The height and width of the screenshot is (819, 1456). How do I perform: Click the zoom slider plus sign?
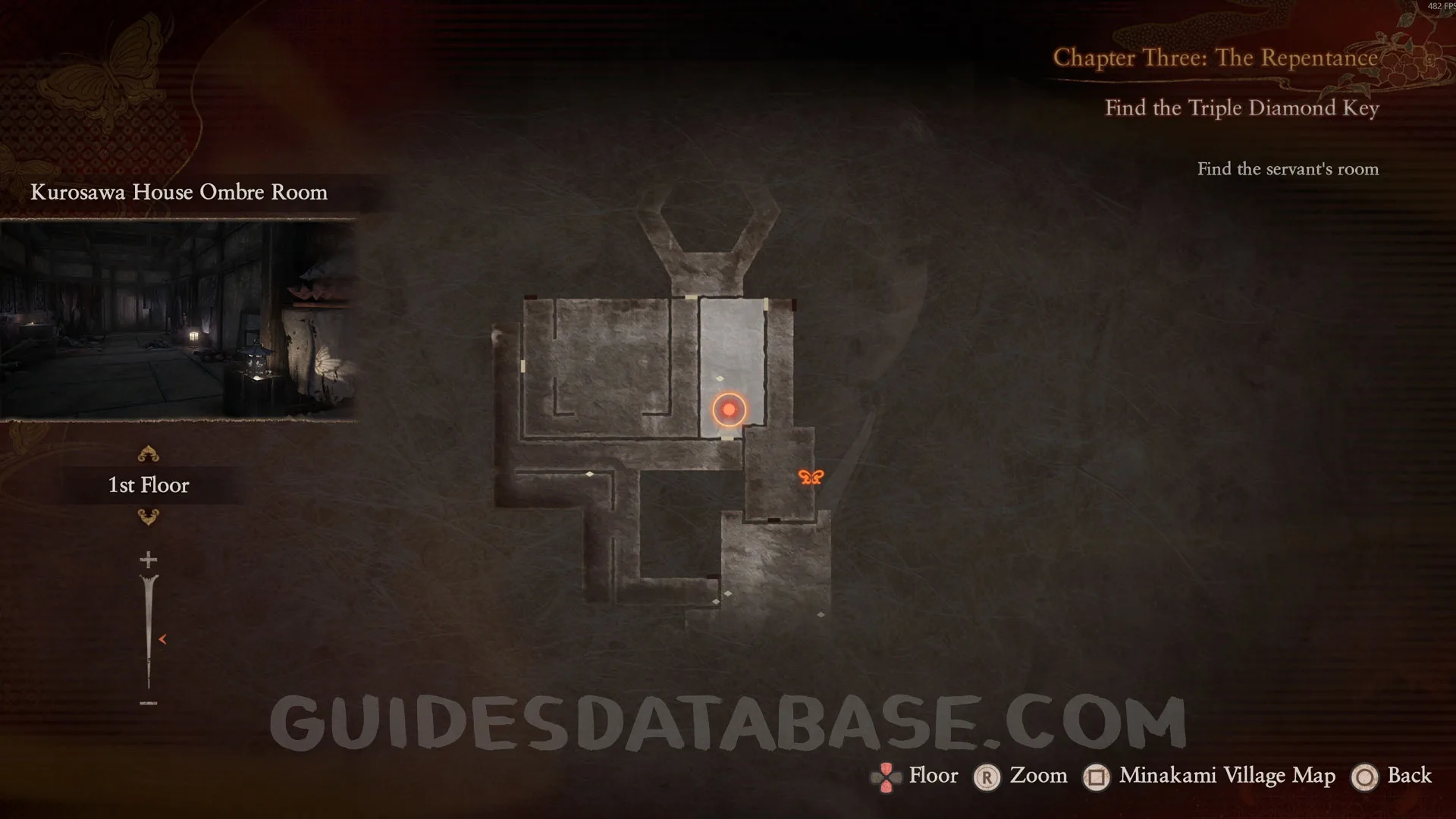pyautogui.click(x=149, y=560)
